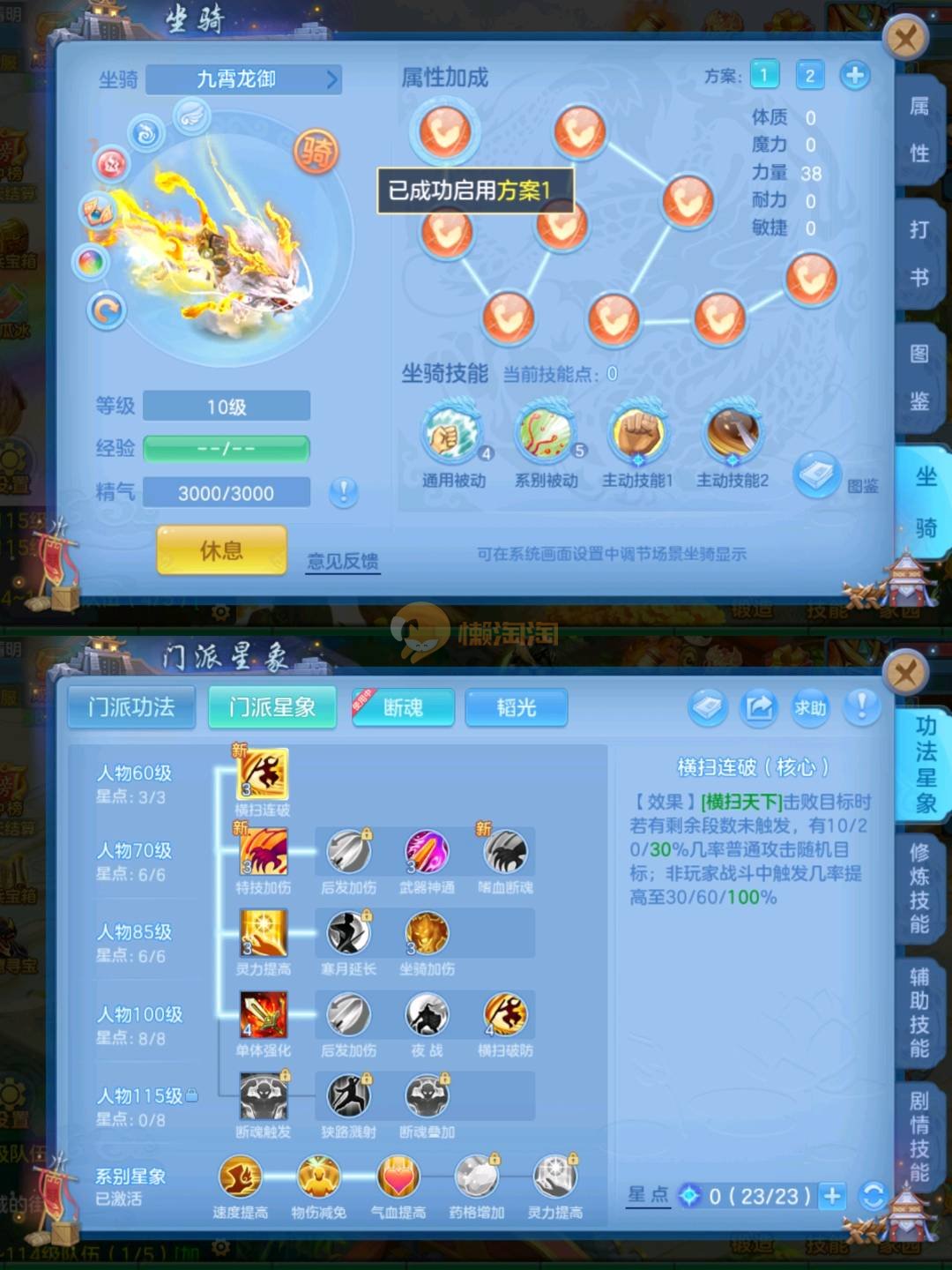Select the 横扫连破 core star skill

263,773
